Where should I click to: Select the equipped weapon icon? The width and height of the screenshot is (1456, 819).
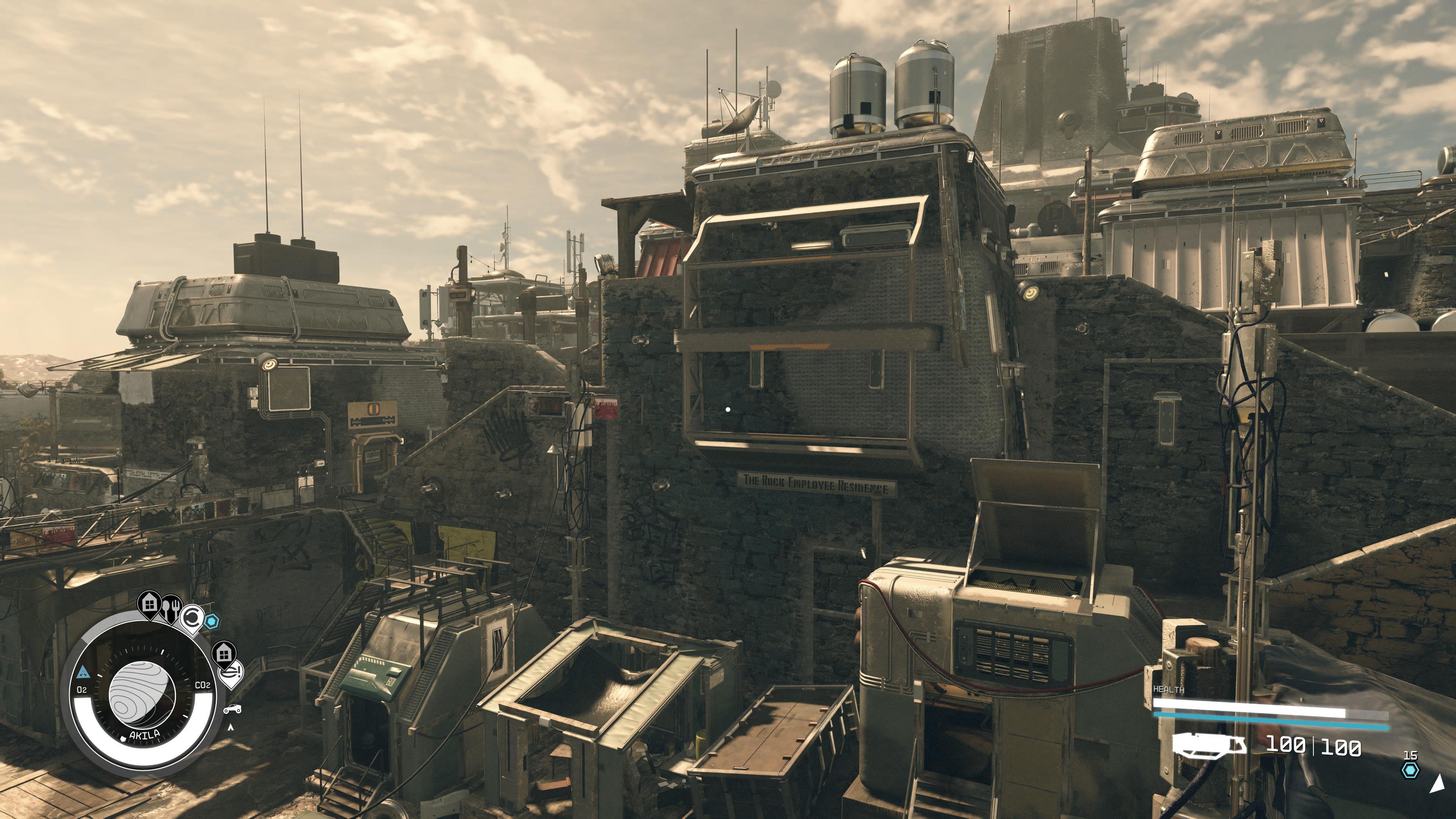(x=1208, y=744)
